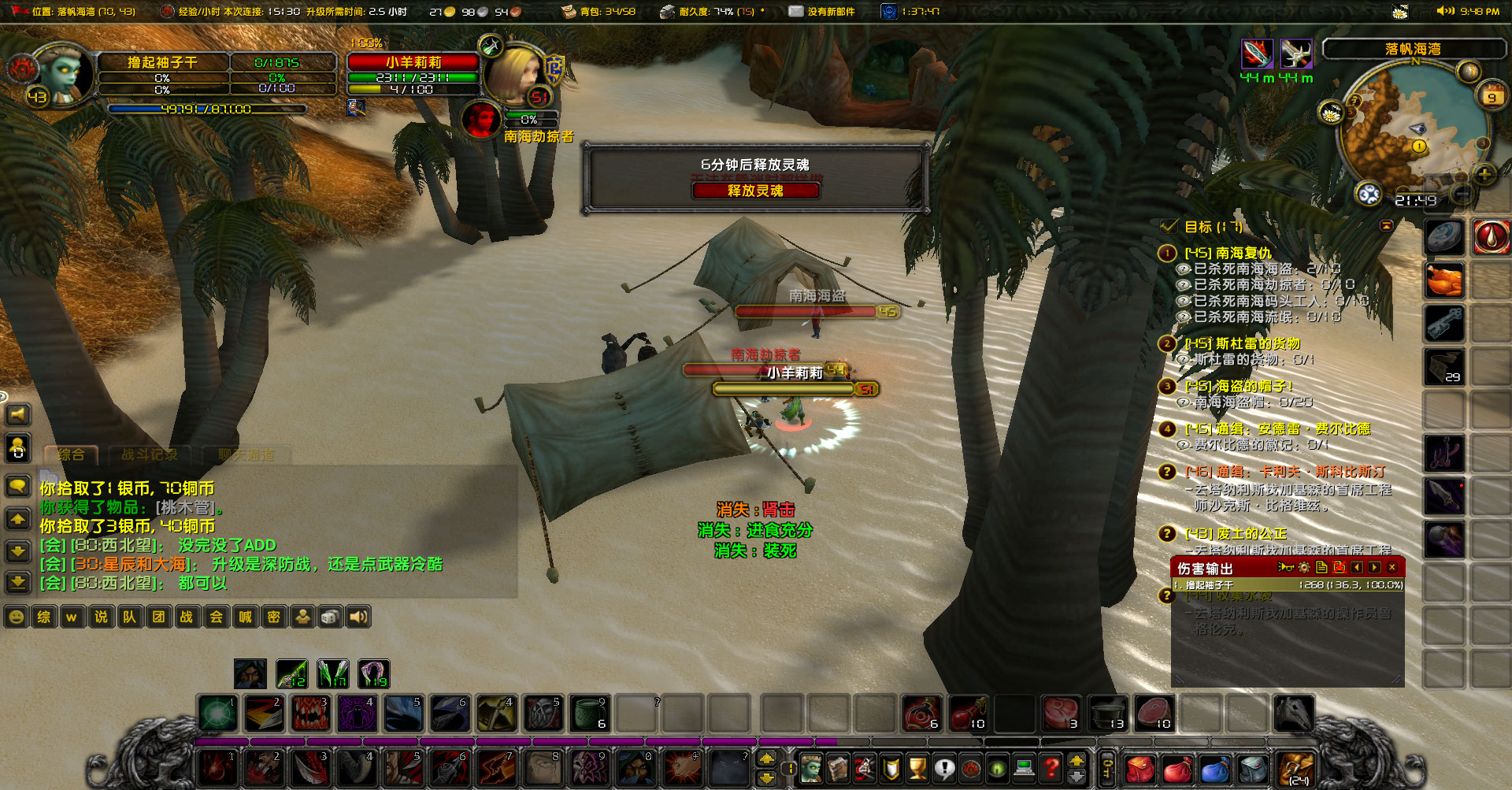
Task: Choose the 说 say channel button
Action: [101, 617]
